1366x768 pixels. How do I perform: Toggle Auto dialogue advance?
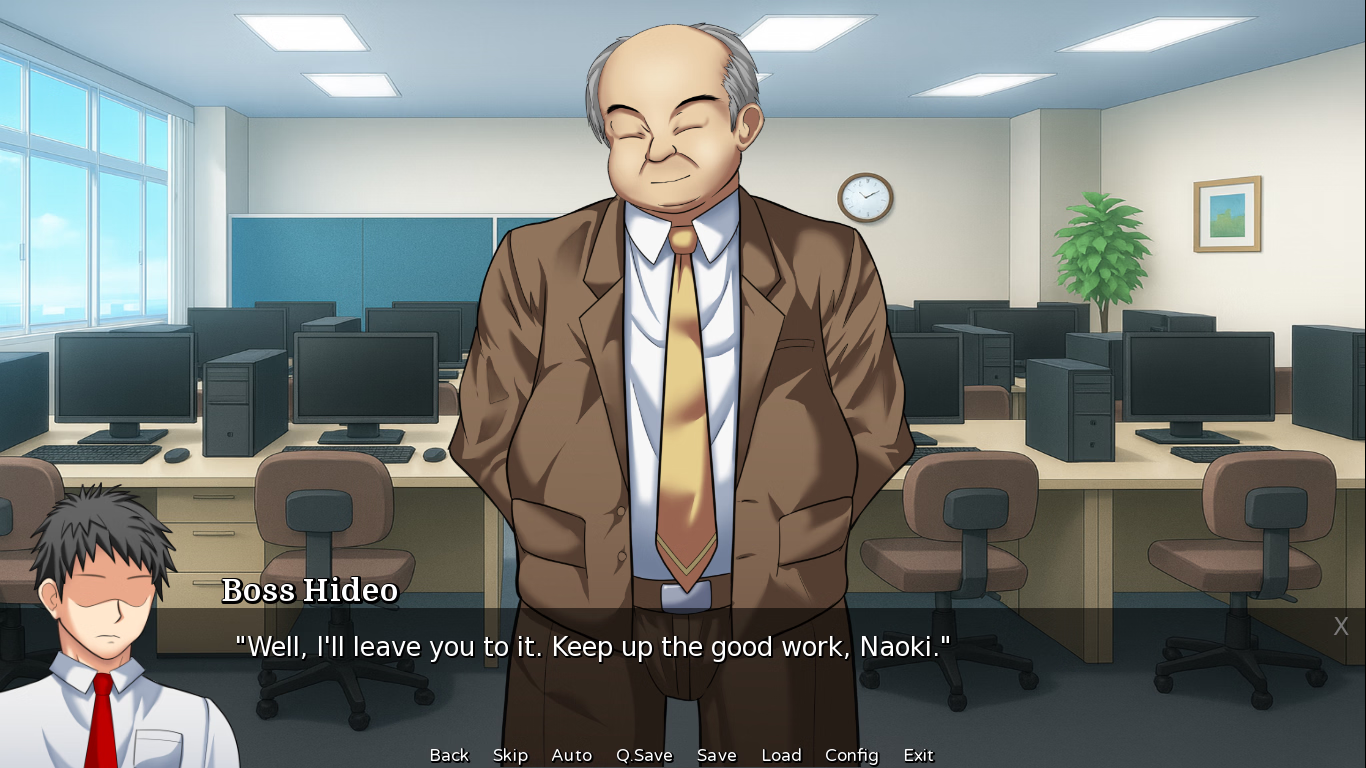coord(571,755)
